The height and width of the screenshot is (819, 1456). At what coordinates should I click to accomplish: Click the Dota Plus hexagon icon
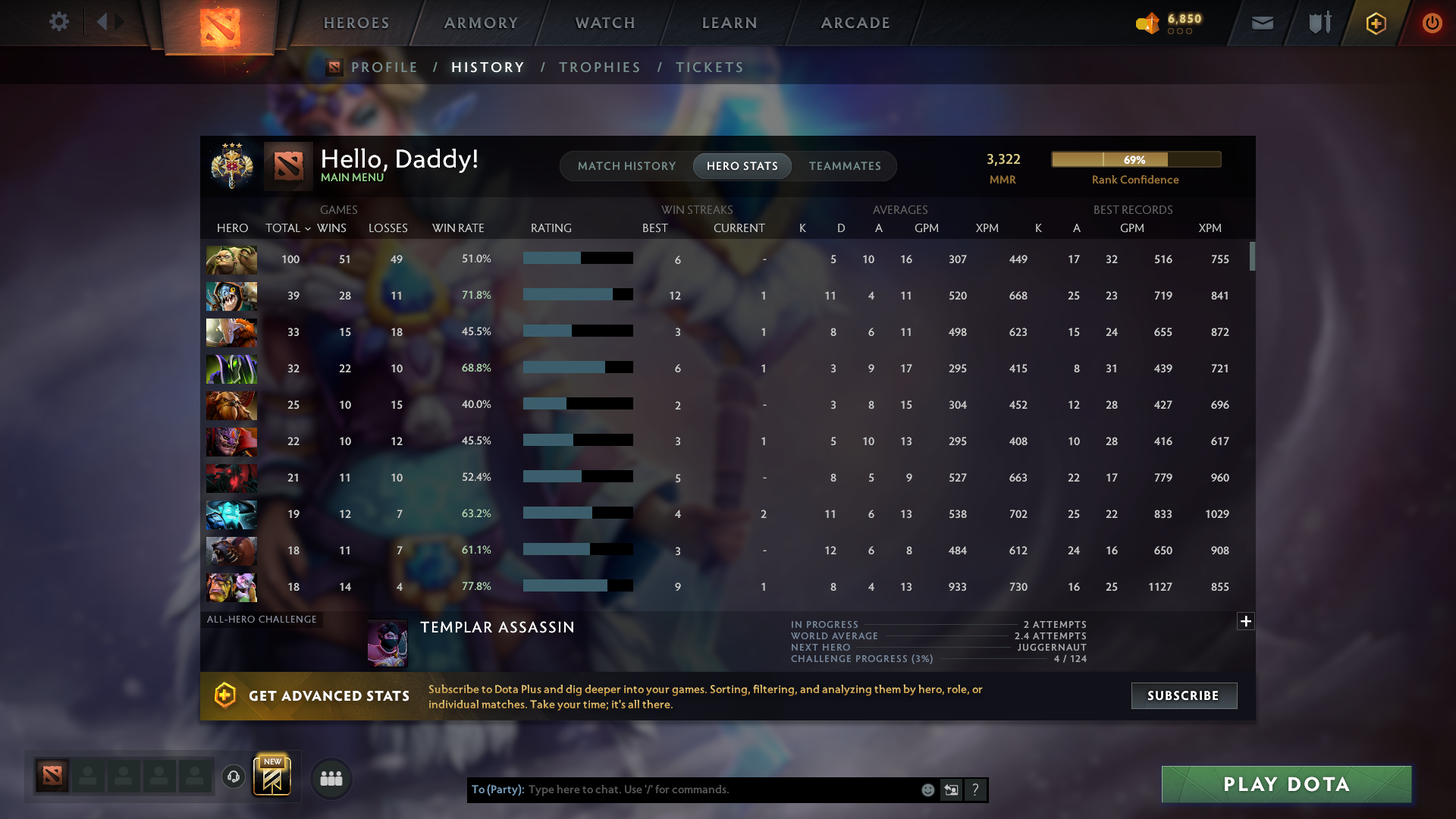tap(1375, 23)
